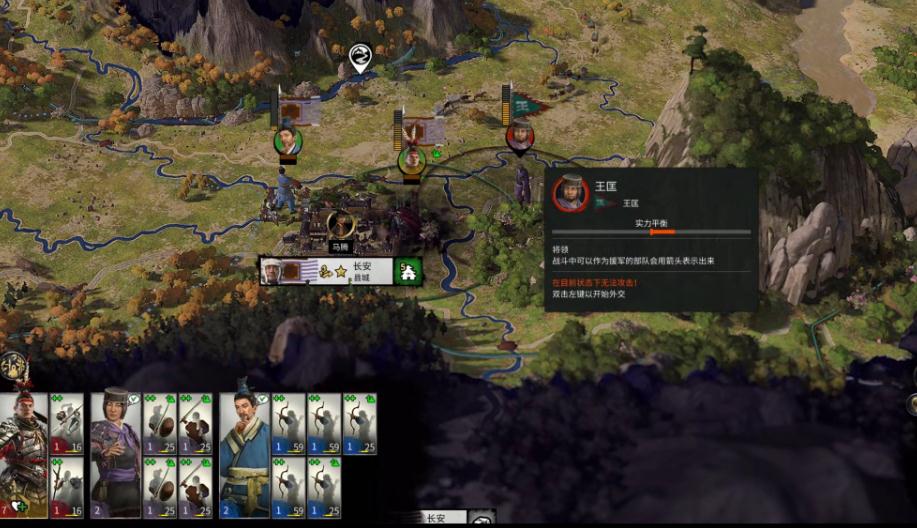Select the 马腾 character marker in the city
Viewport: 917px width, 528px height.
click(x=341, y=226)
